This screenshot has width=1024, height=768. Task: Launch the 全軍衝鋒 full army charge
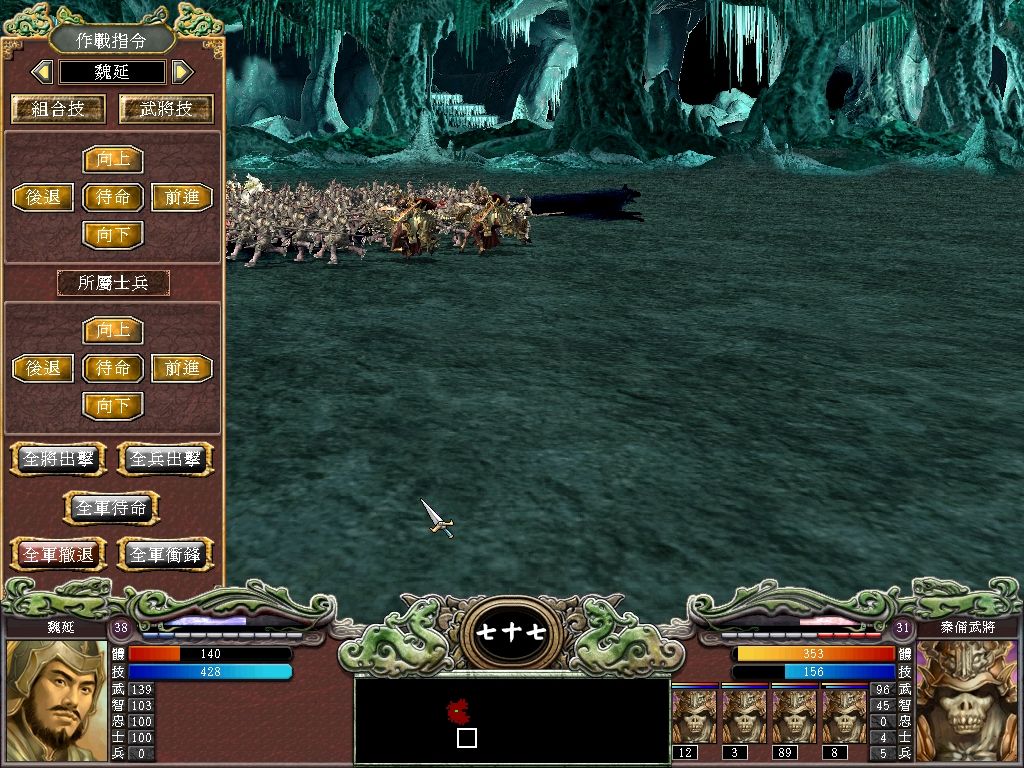(x=166, y=554)
